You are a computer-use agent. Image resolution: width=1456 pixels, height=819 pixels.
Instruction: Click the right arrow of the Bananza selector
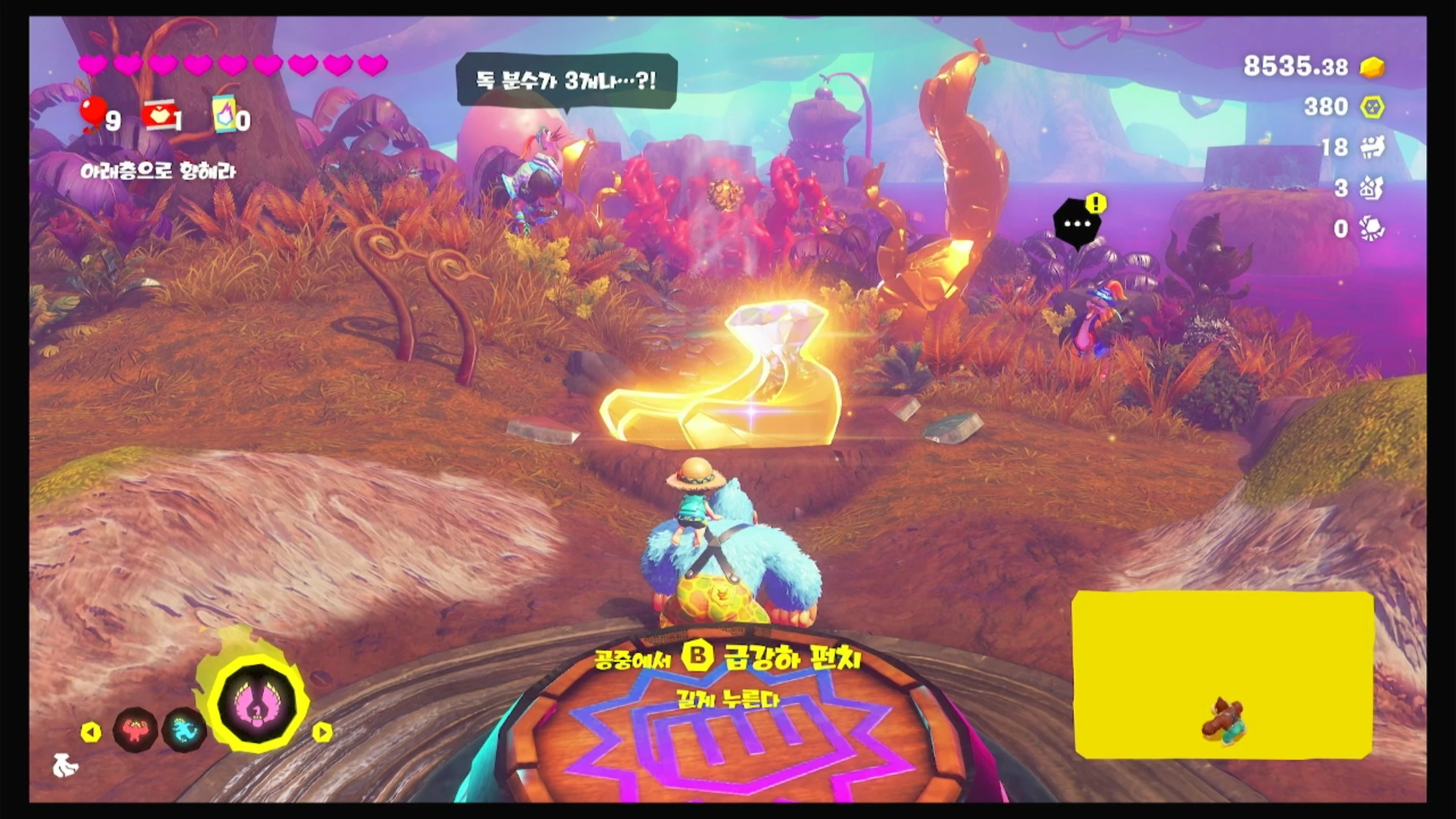point(322,732)
